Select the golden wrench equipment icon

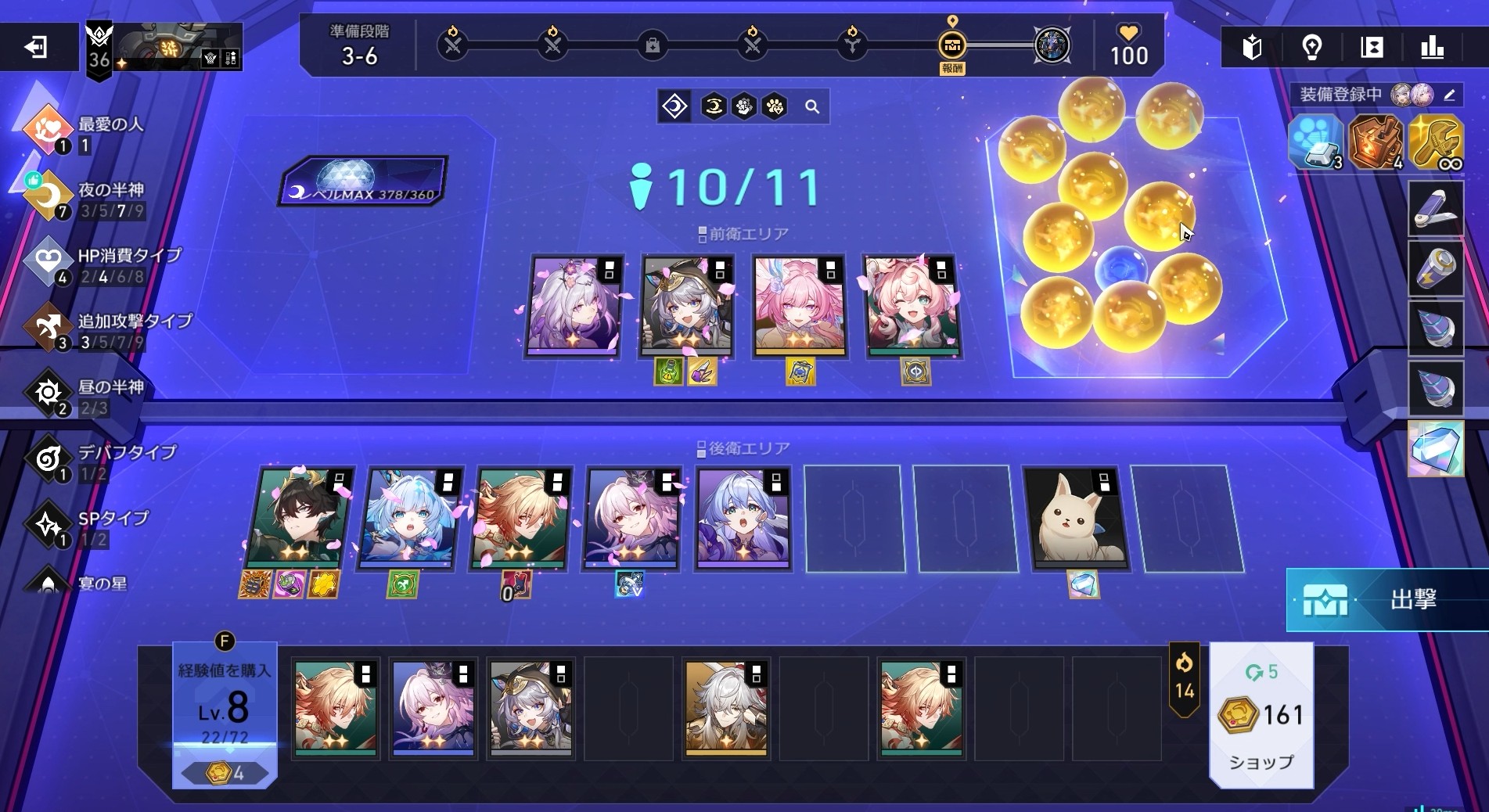click(x=1435, y=142)
